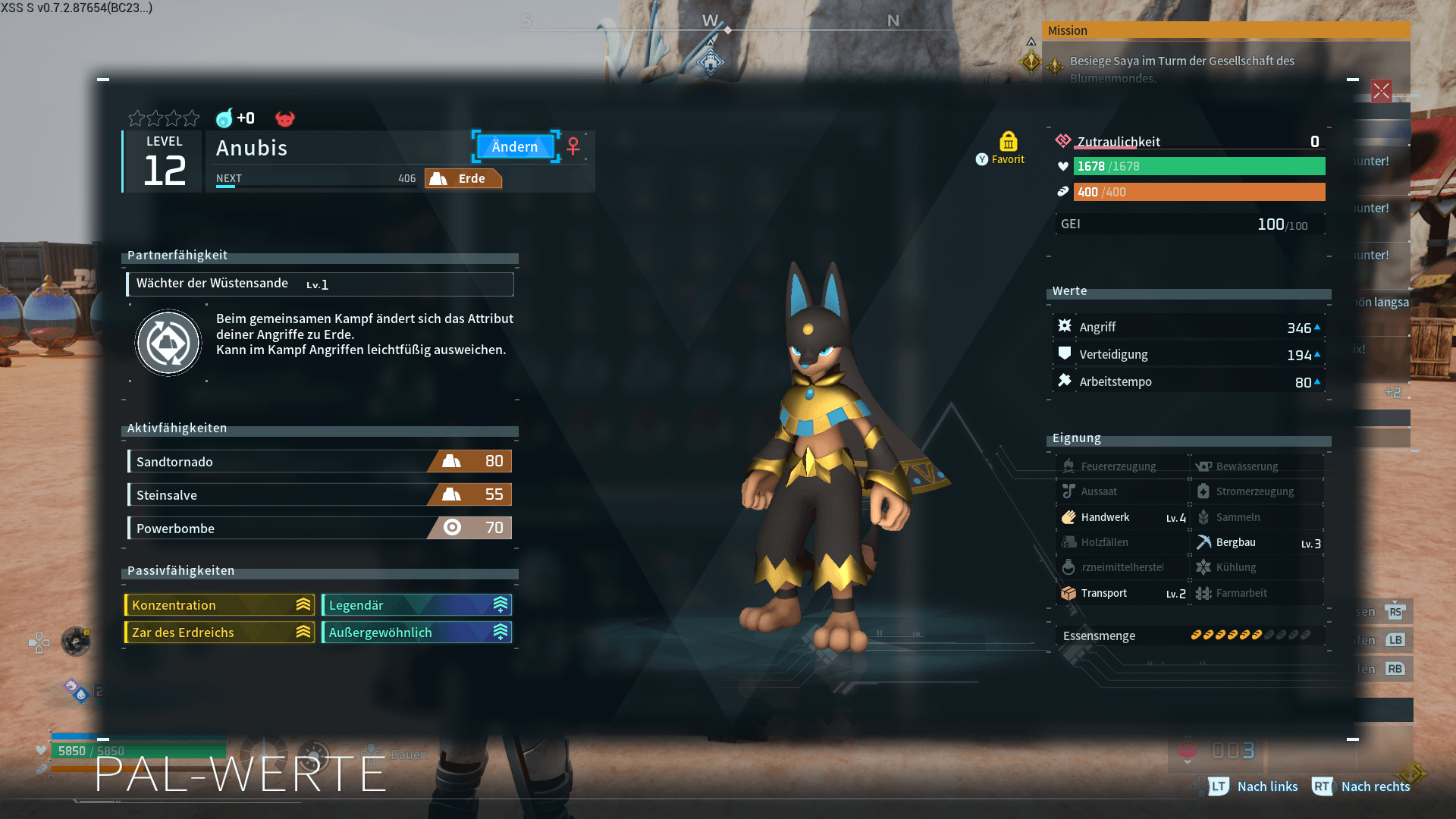Select the Transport suitability entry

point(1122,593)
